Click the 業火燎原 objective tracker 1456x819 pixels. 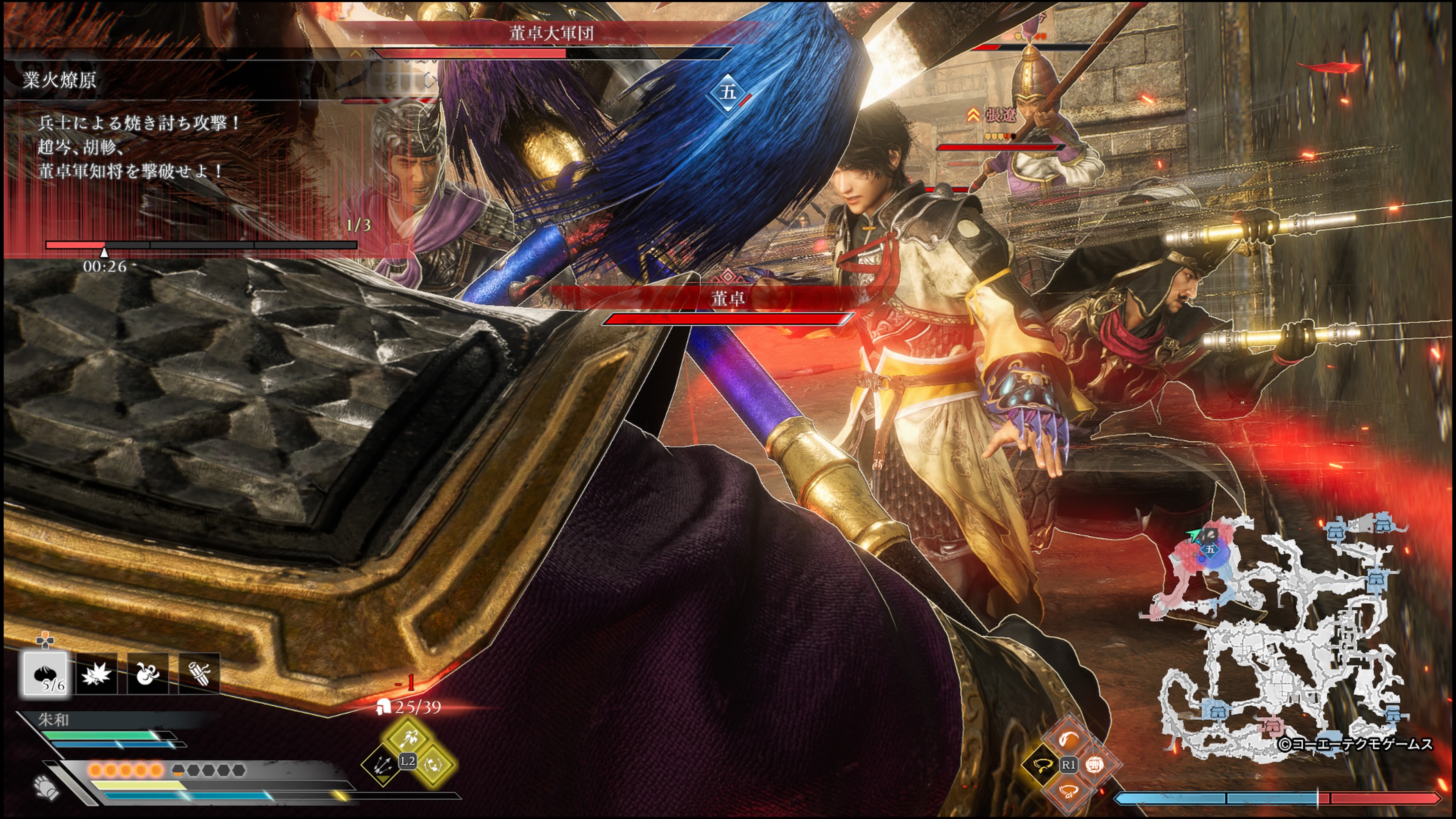60,80
